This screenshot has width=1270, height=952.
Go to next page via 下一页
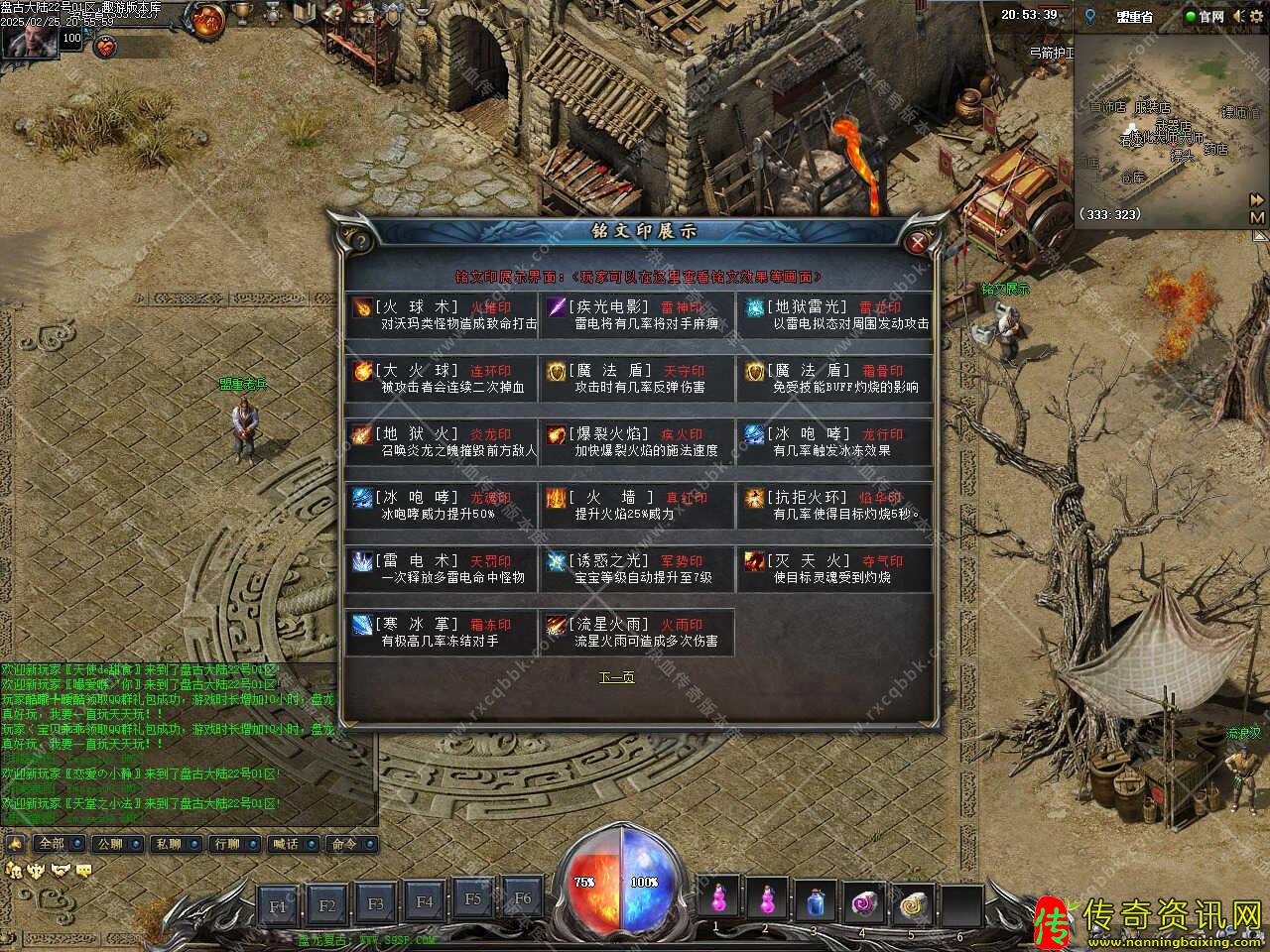tap(616, 677)
